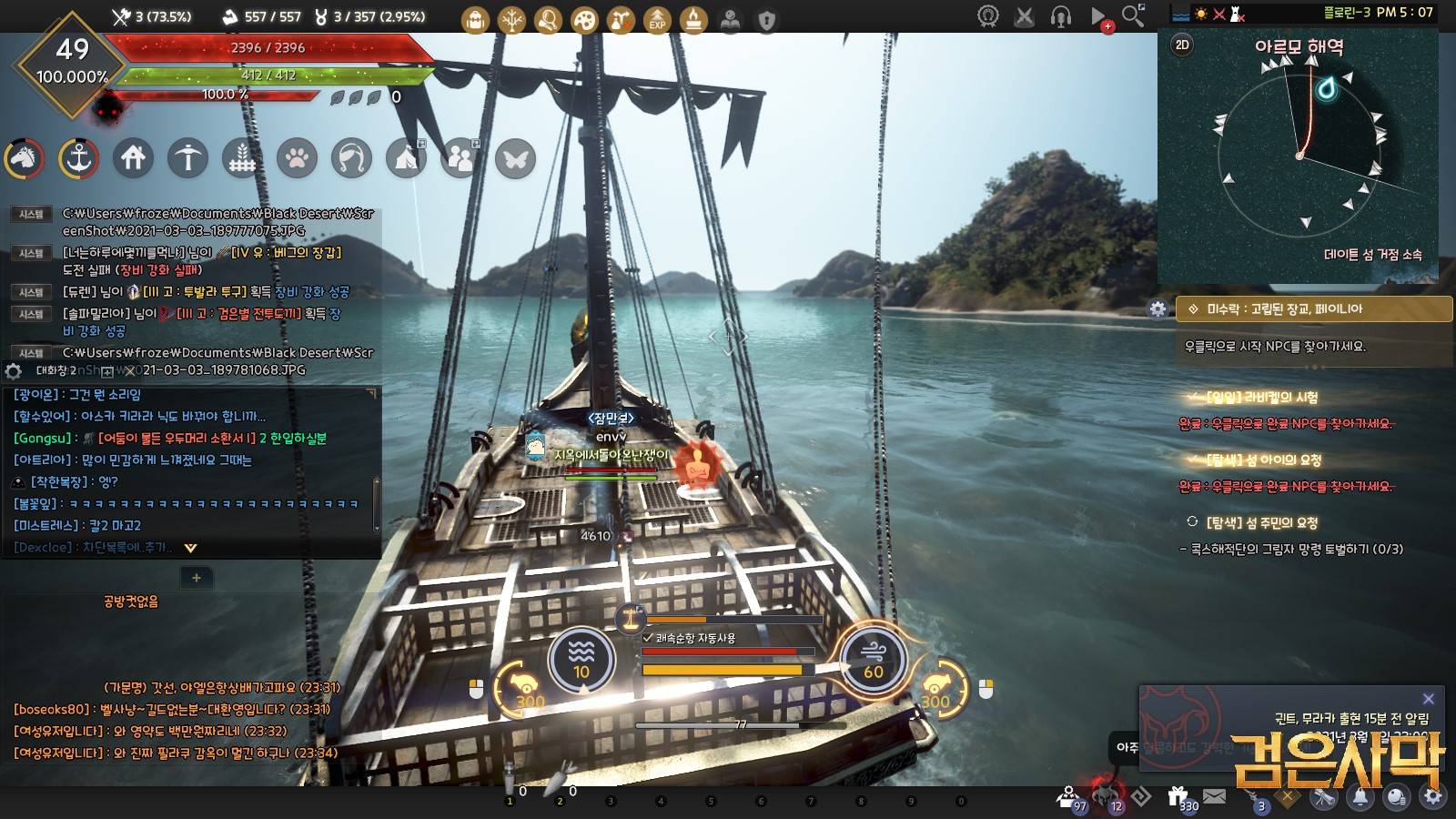Click the paint palette icon
Viewport: 1456px width, 819px height.
click(584, 19)
